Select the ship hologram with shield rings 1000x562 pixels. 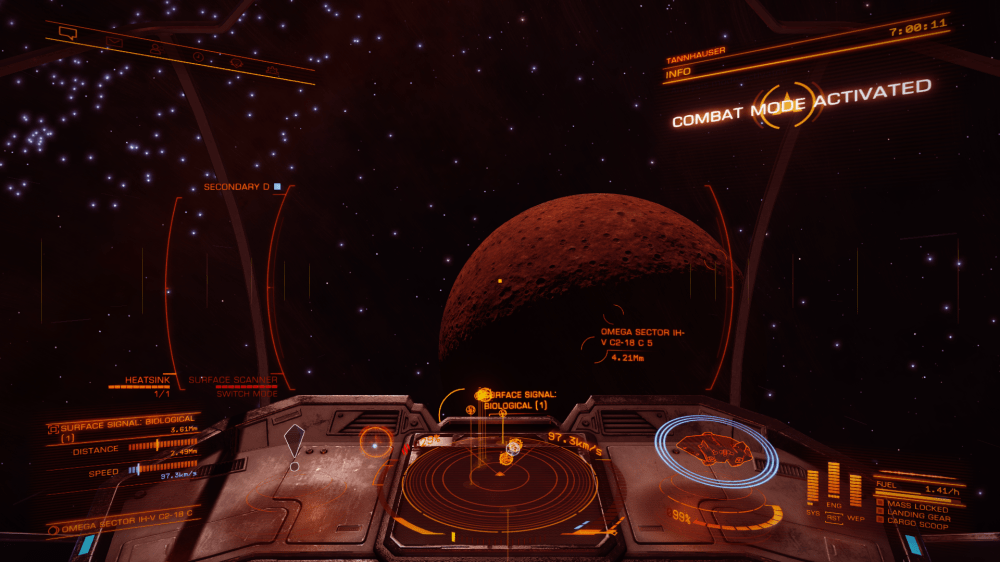[x=716, y=450]
